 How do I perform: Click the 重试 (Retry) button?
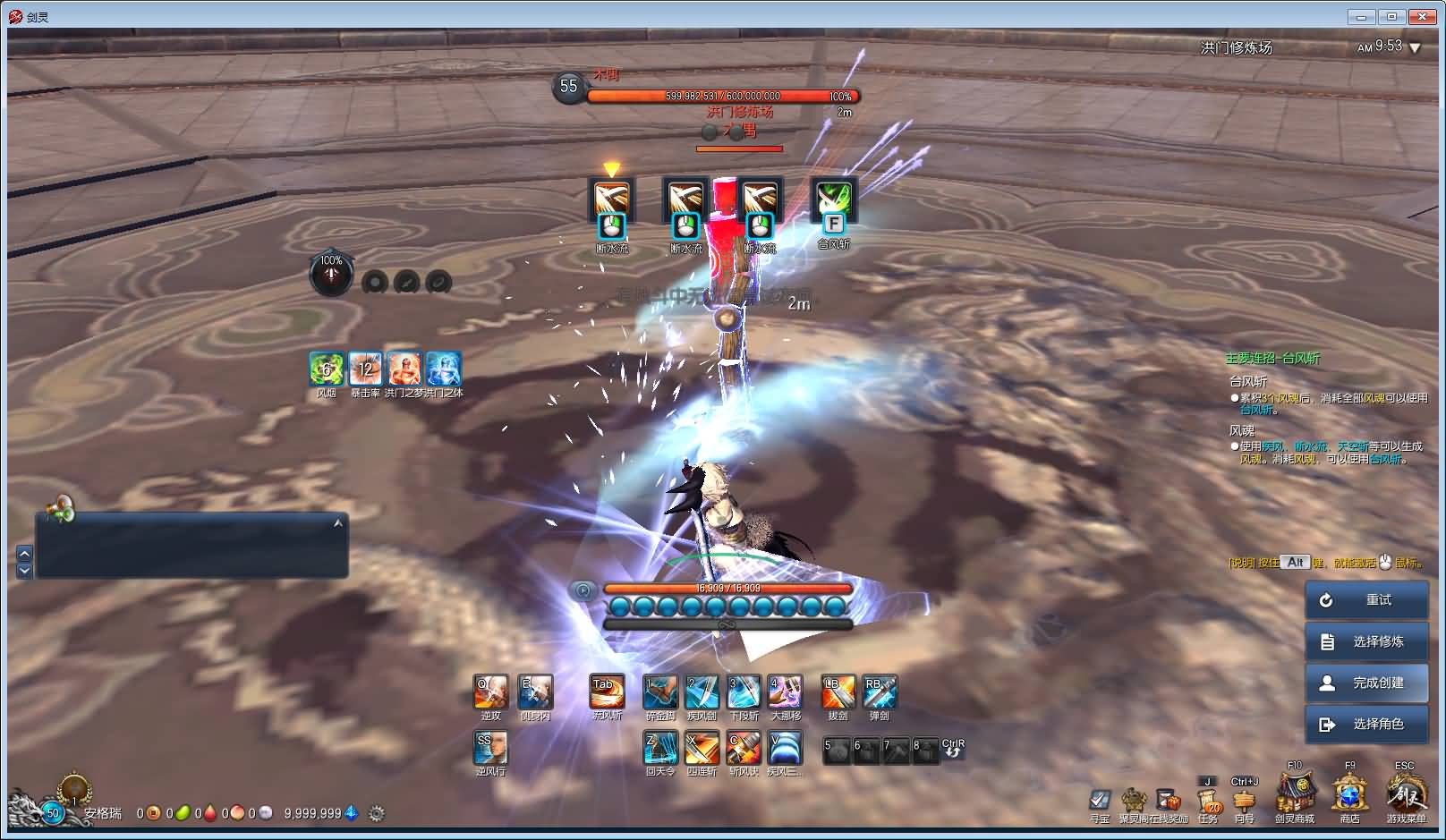[1366, 600]
